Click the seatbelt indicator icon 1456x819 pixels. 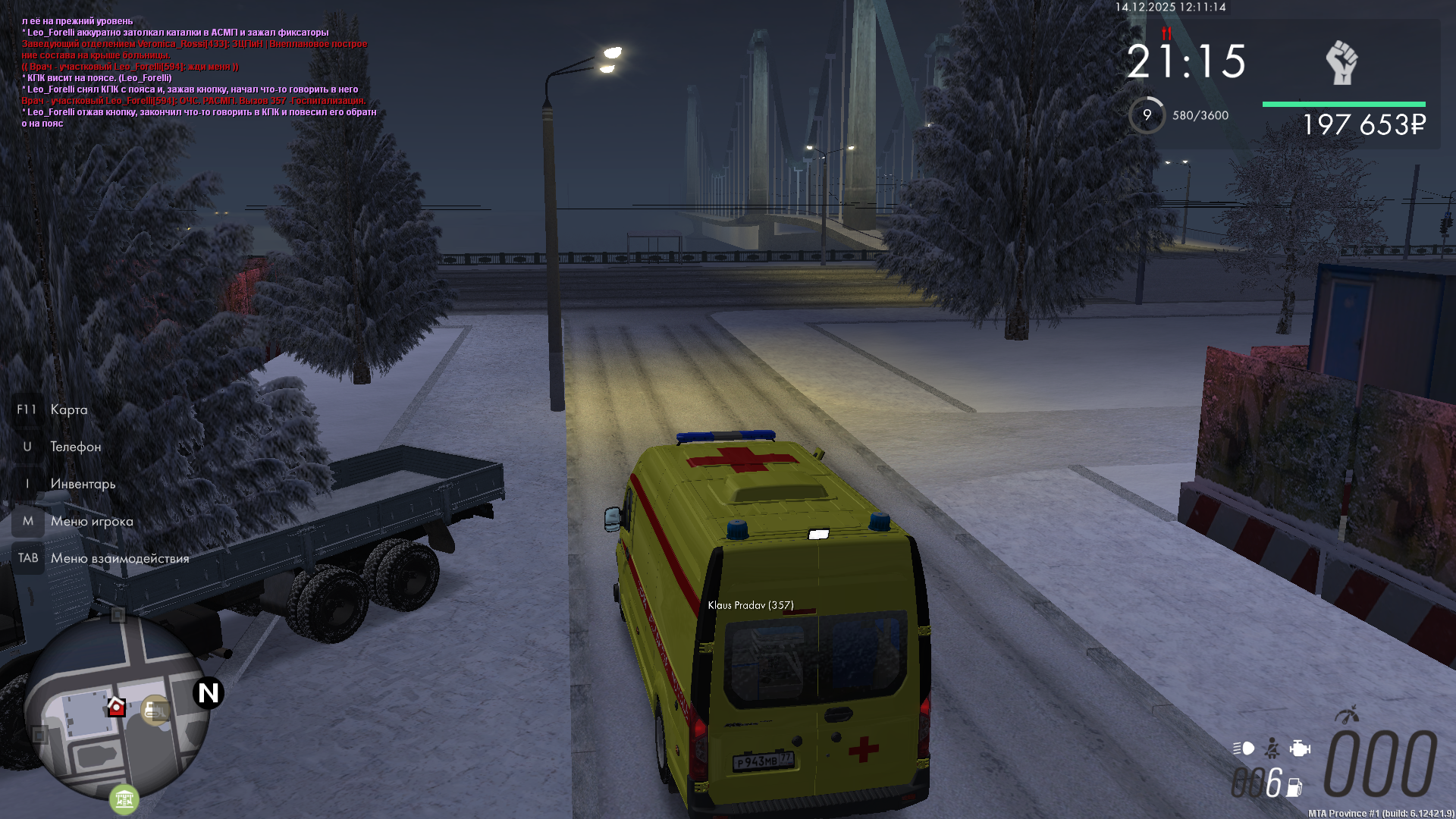point(1272,748)
